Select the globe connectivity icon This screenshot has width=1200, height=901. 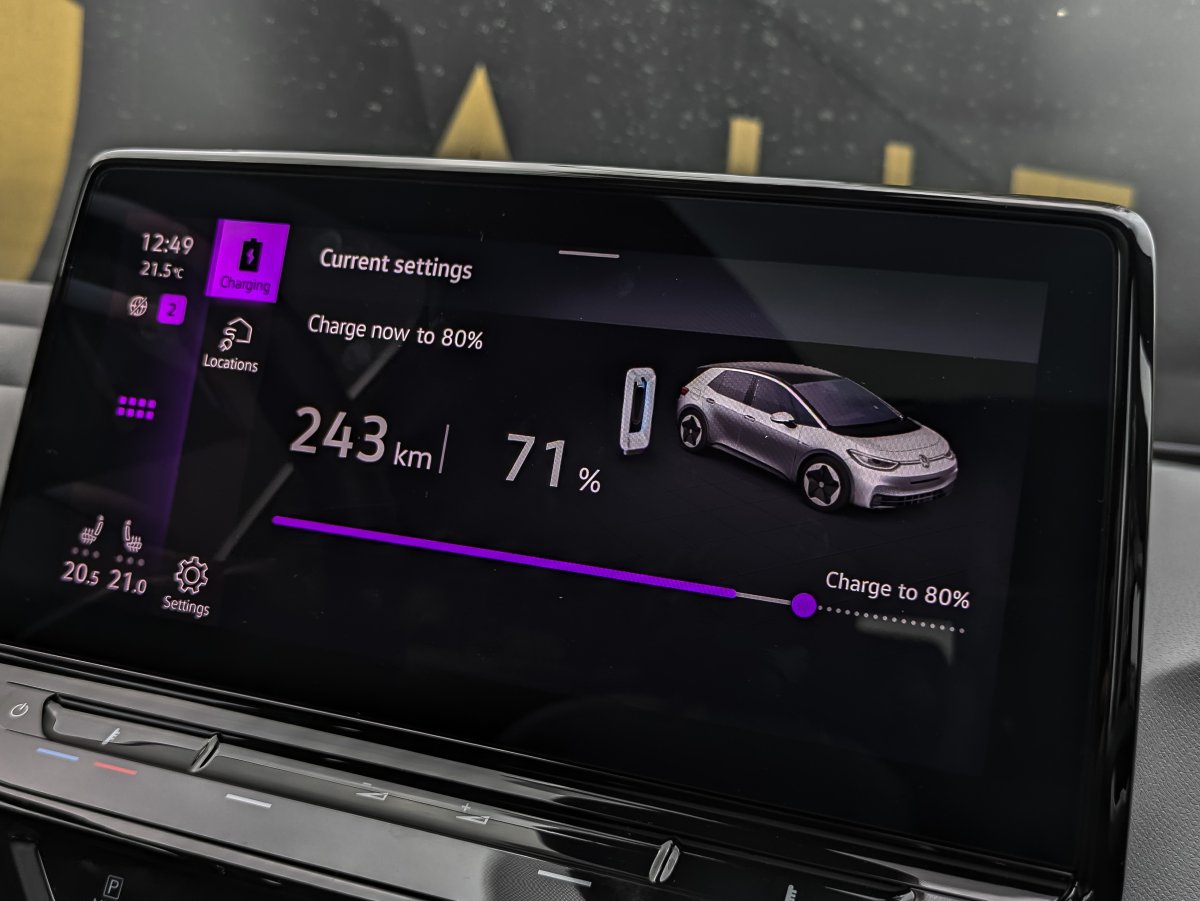[137, 307]
